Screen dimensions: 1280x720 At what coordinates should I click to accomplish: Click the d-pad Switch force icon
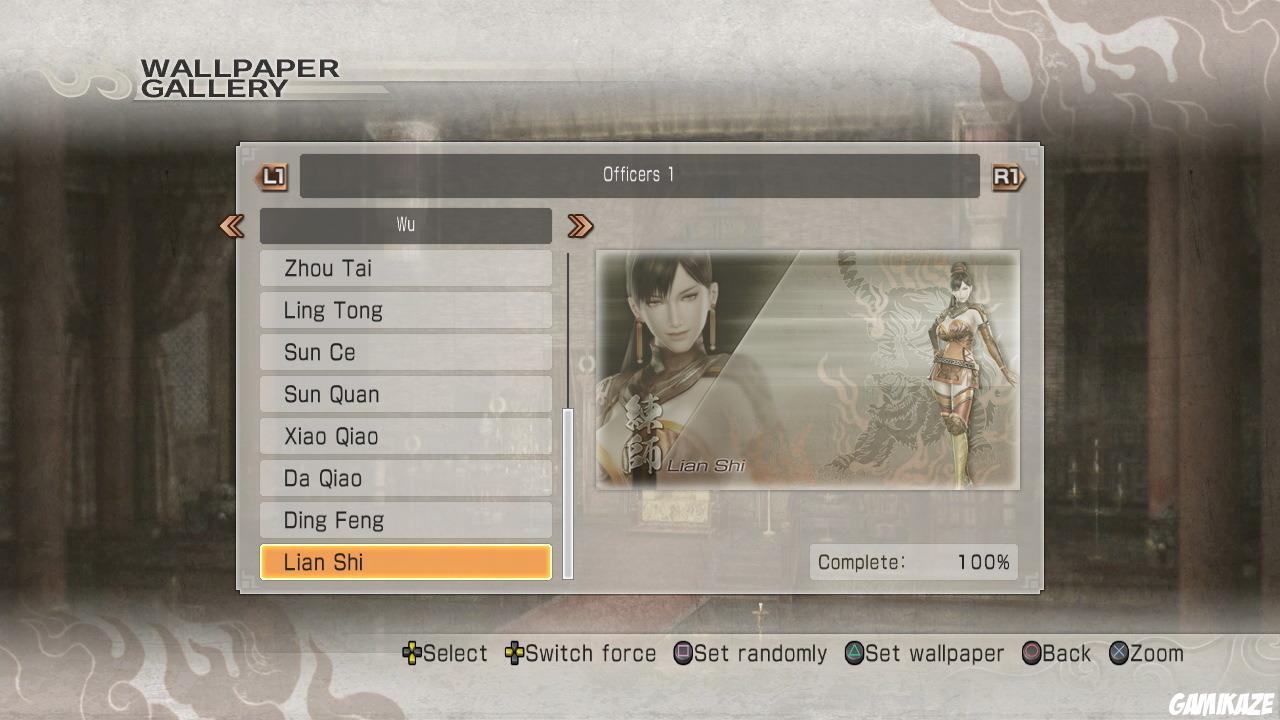(517, 653)
